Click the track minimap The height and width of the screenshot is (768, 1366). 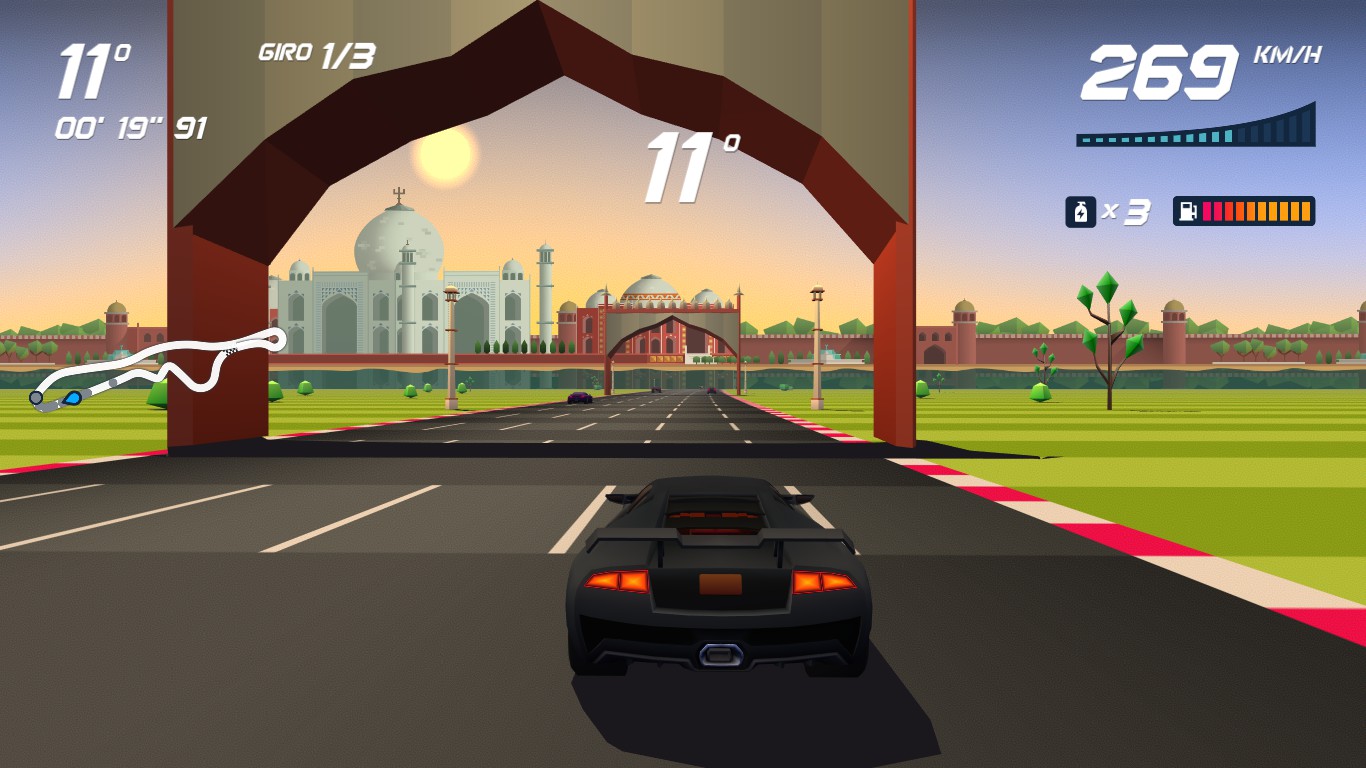(x=158, y=367)
